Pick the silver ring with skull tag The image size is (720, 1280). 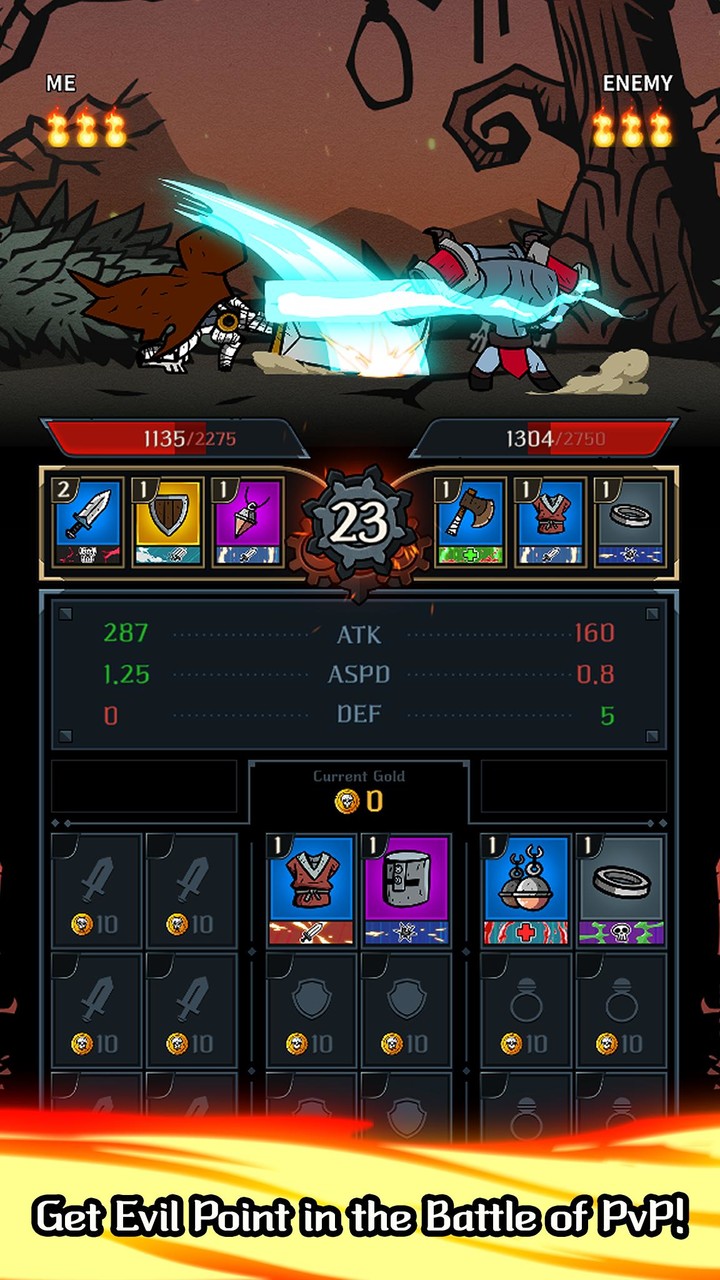621,890
